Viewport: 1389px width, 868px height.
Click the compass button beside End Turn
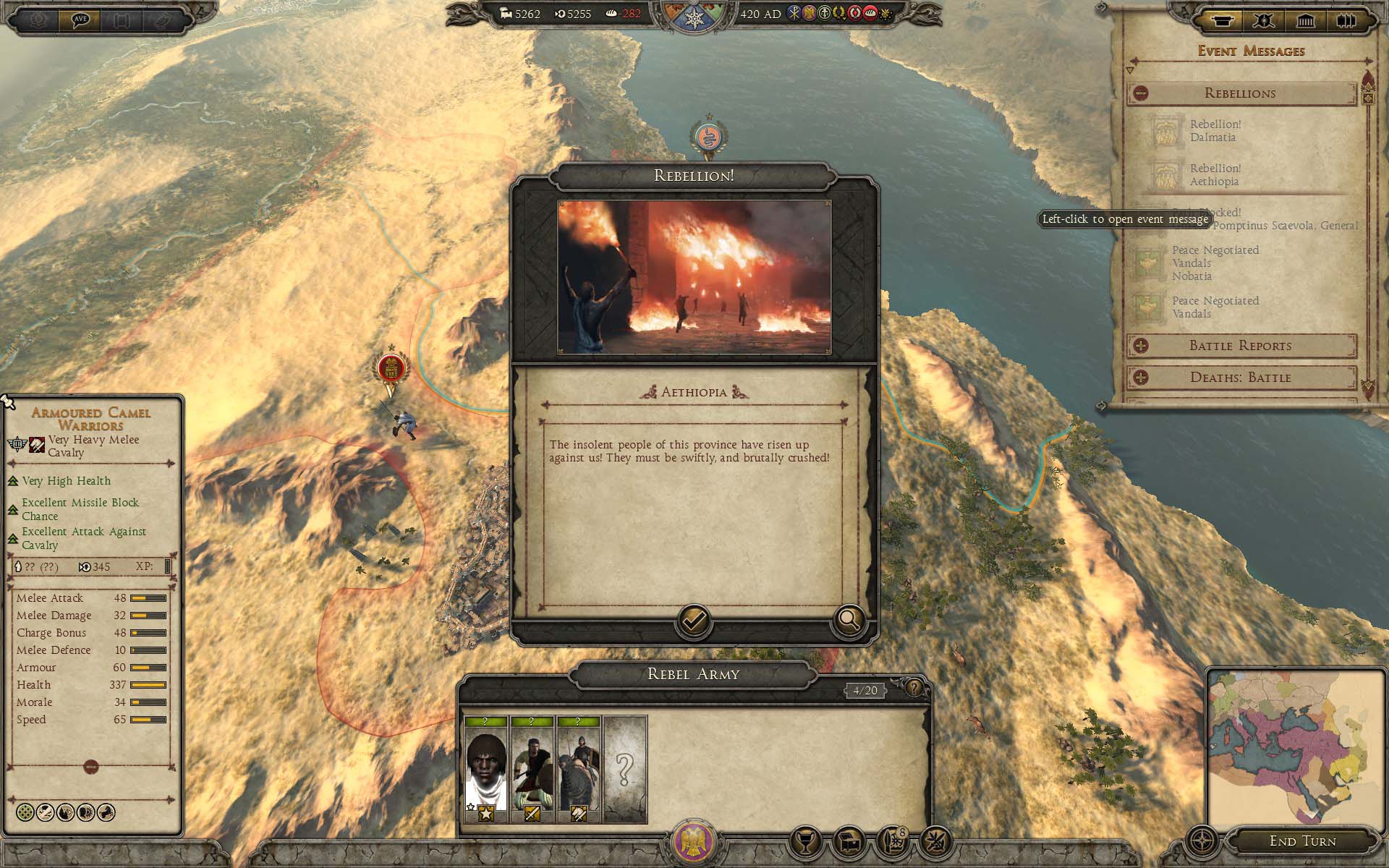[x=1202, y=842]
